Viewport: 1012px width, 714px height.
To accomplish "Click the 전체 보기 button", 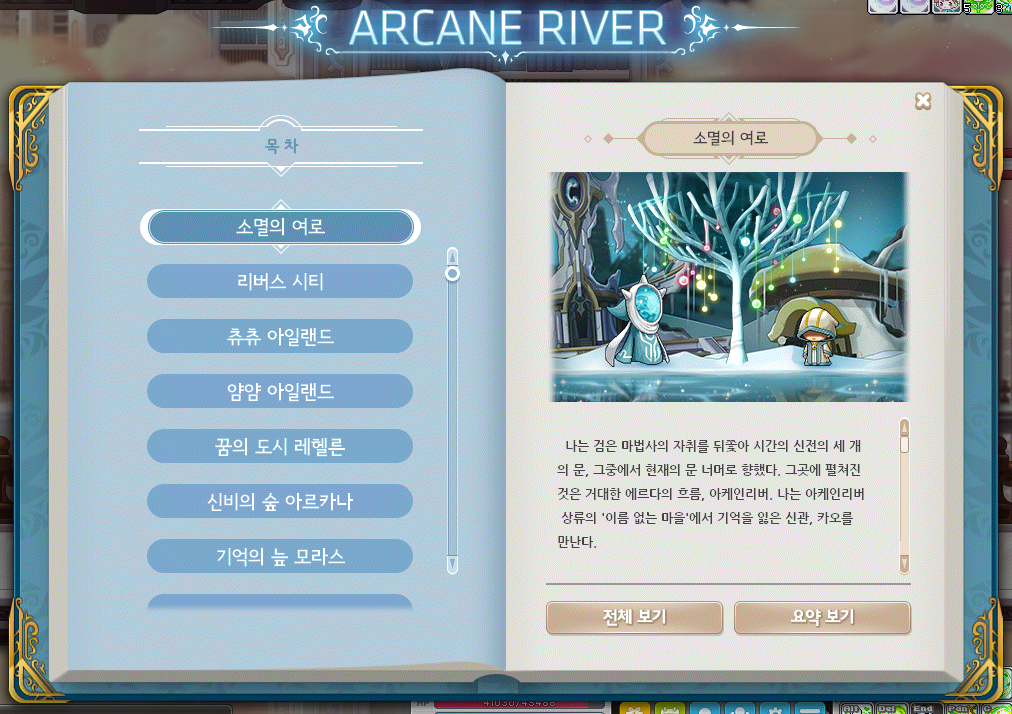I will pyautogui.click(x=634, y=617).
